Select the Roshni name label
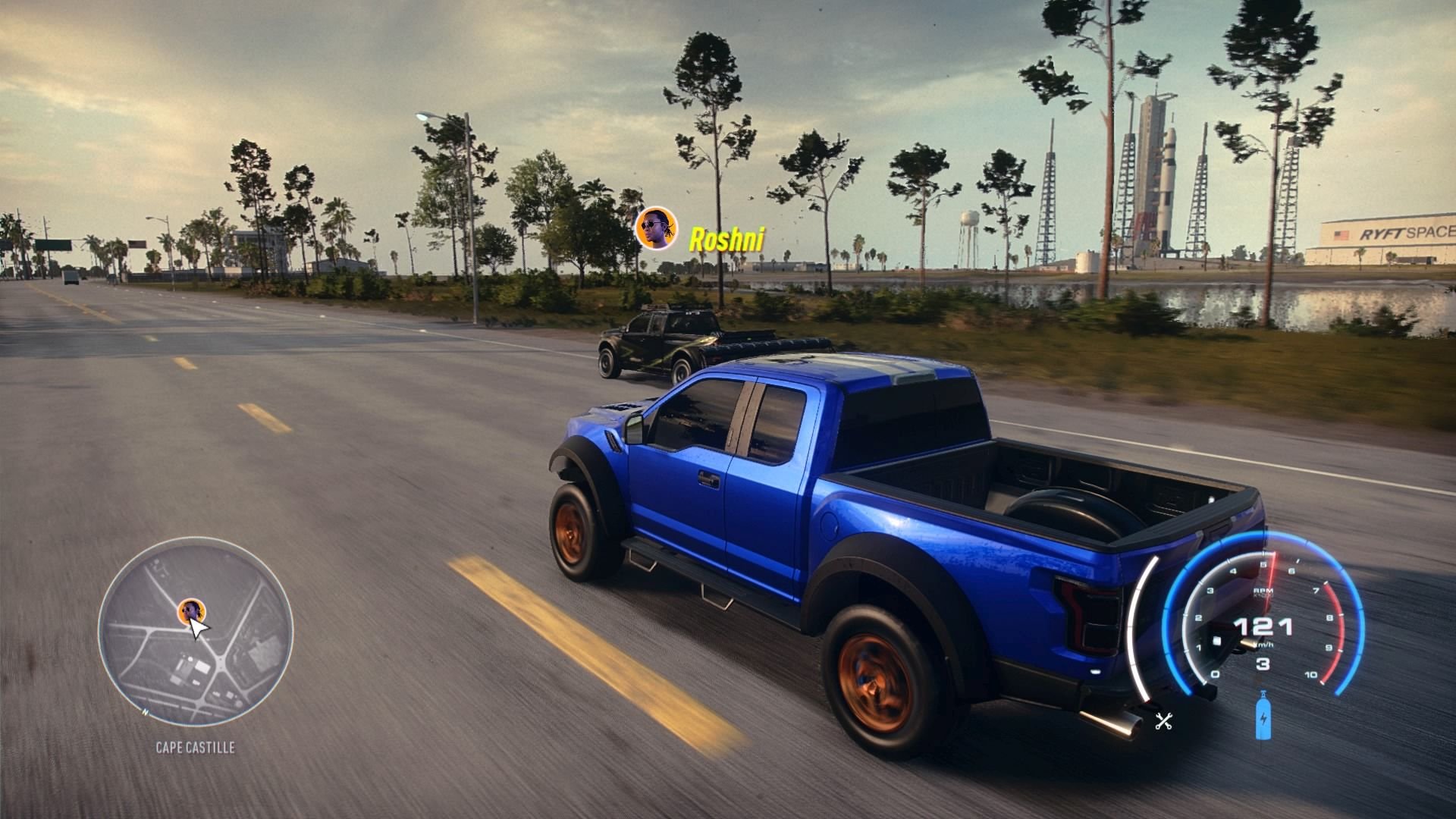Image resolution: width=1456 pixels, height=819 pixels. [726, 238]
